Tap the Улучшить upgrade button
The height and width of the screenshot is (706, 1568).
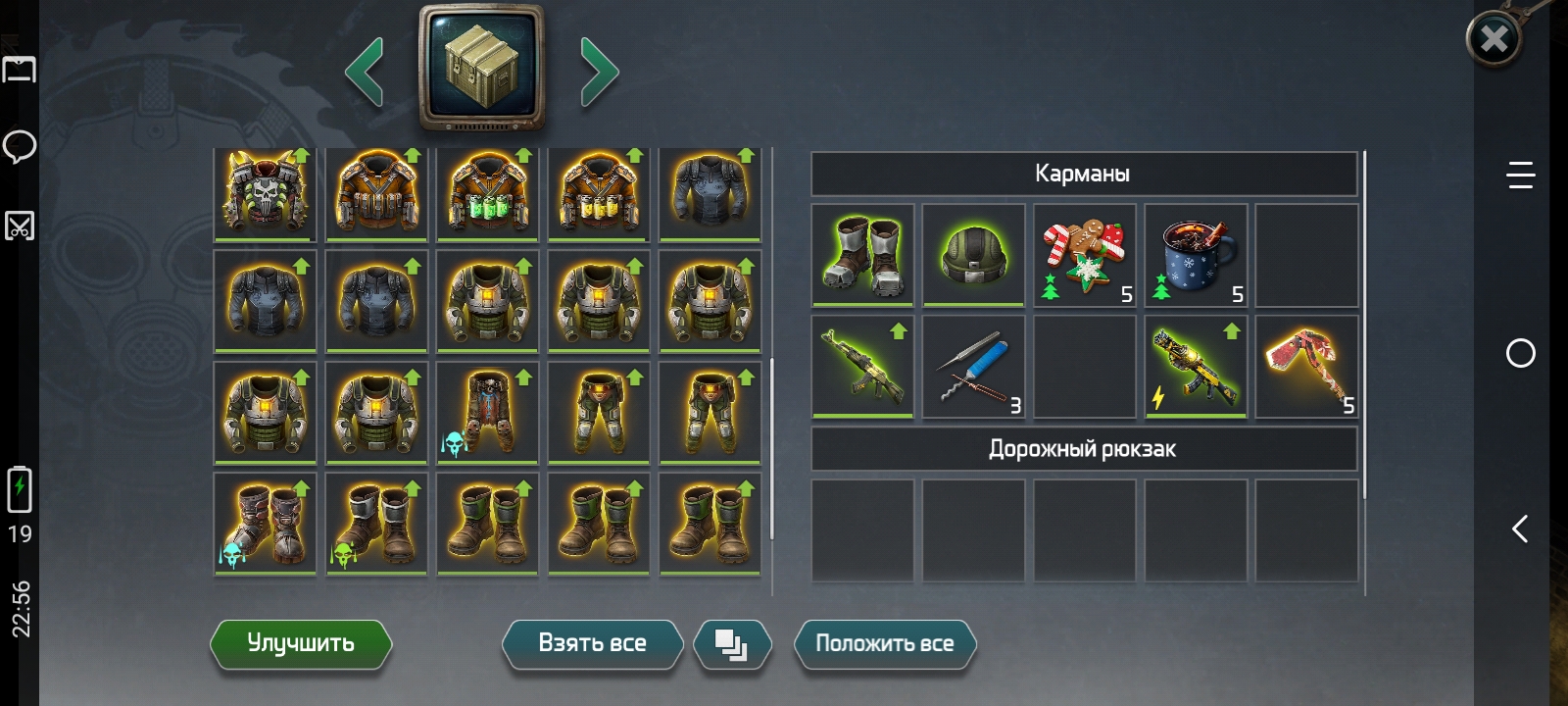click(x=301, y=644)
